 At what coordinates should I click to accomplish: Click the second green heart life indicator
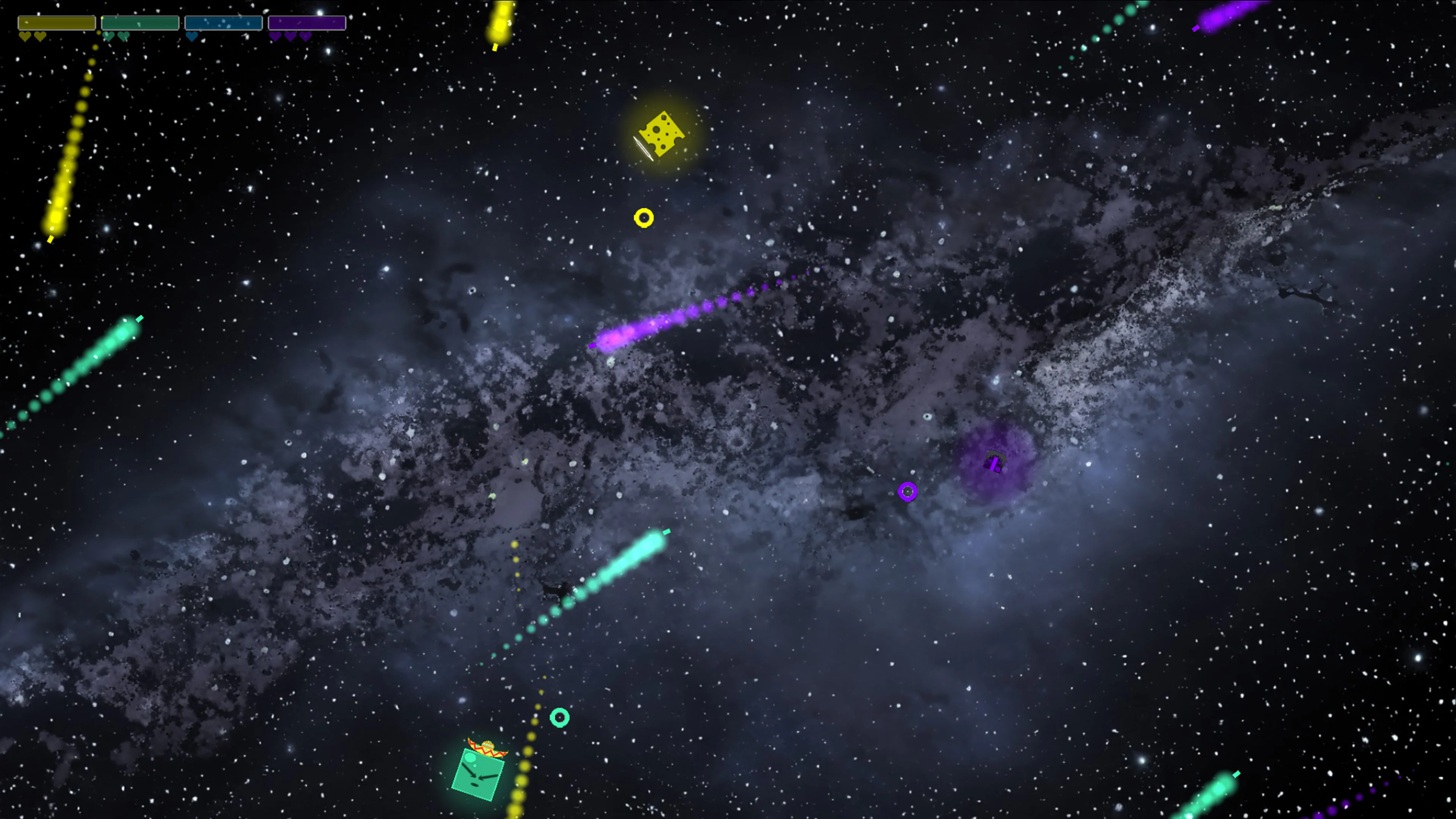[124, 36]
